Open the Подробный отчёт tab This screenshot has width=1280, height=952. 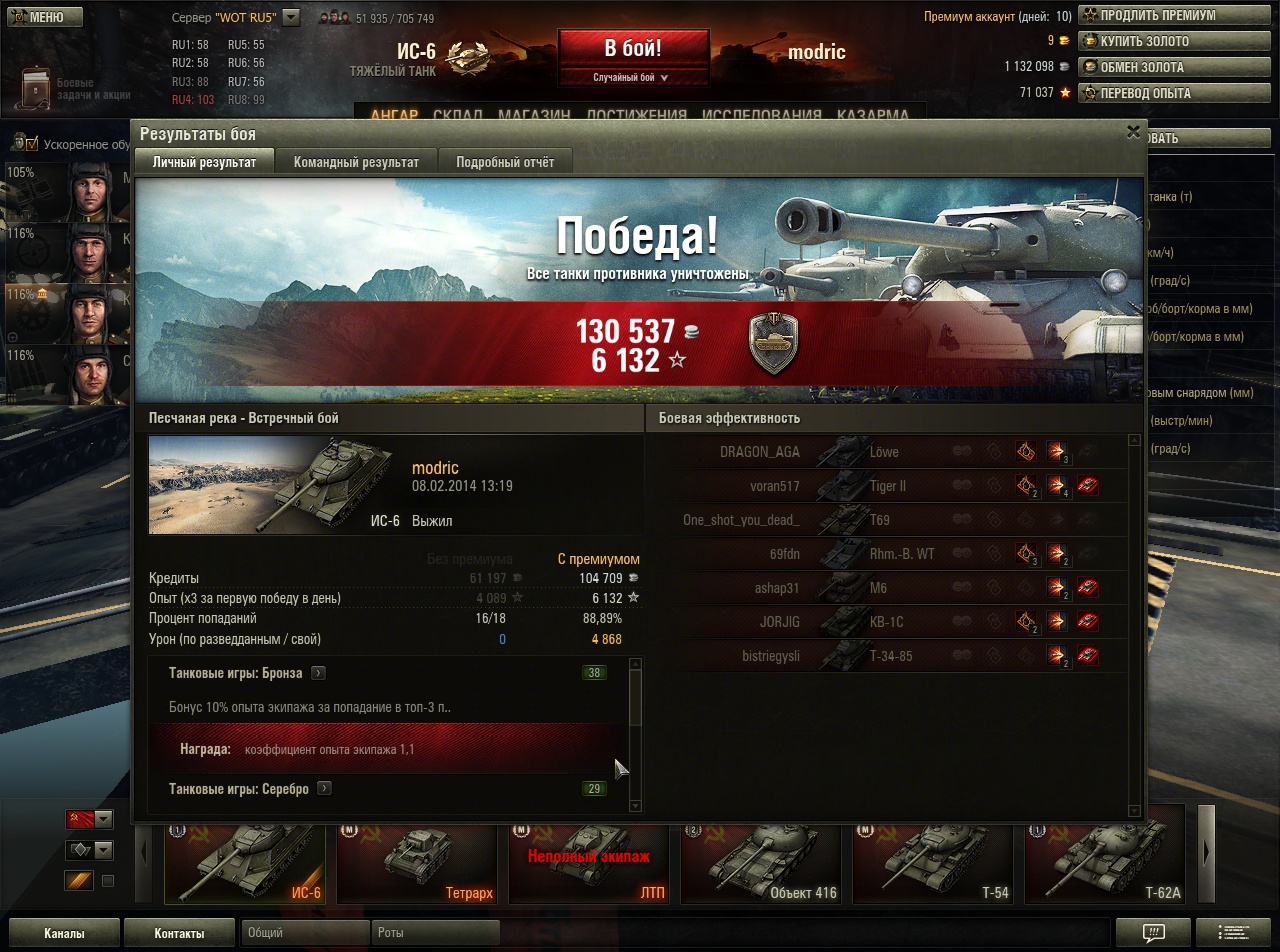coord(504,162)
